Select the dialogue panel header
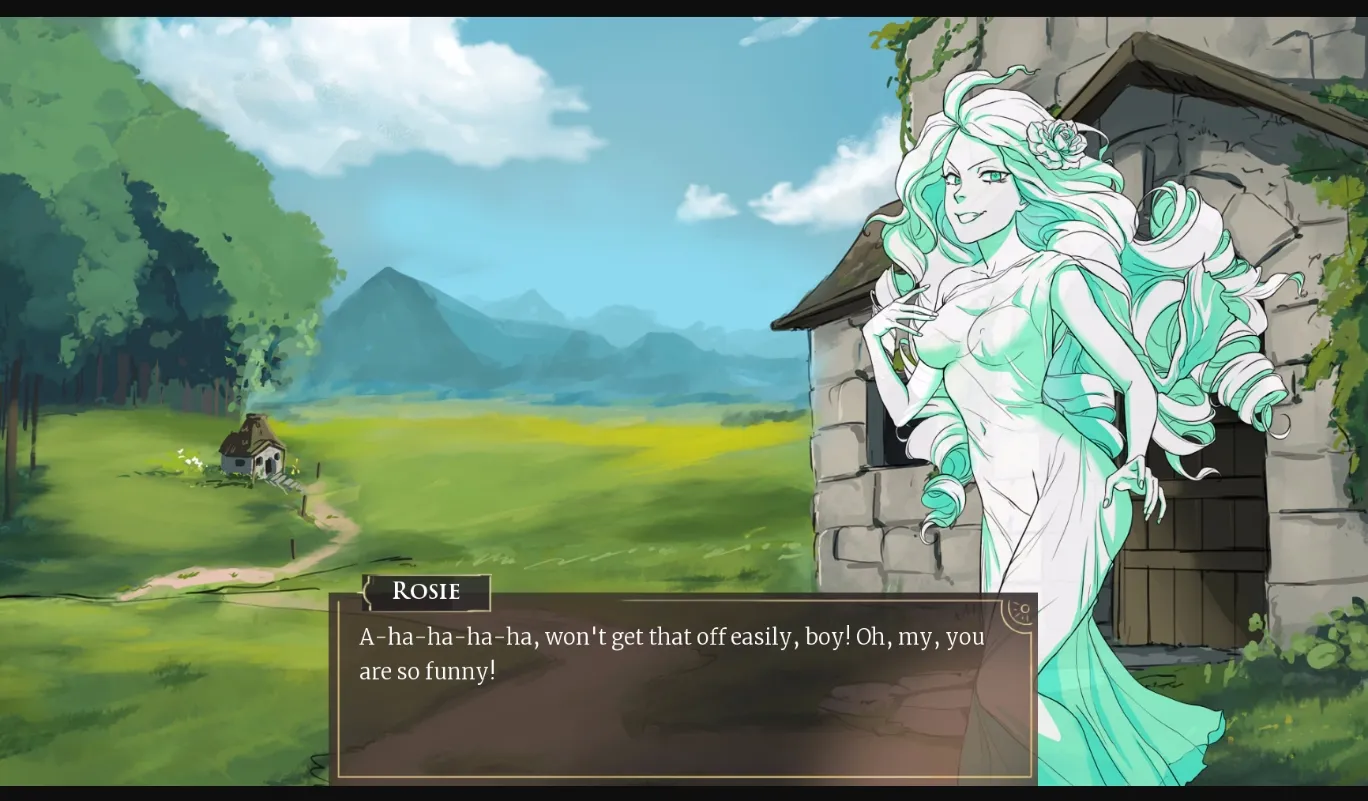 pos(424,592)
